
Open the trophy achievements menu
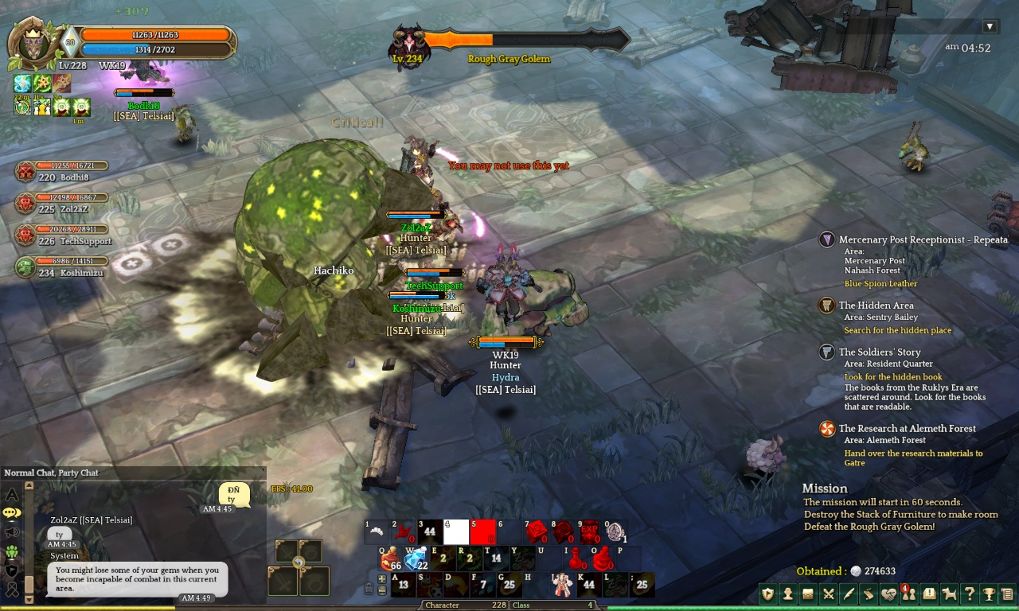point(989,594)
